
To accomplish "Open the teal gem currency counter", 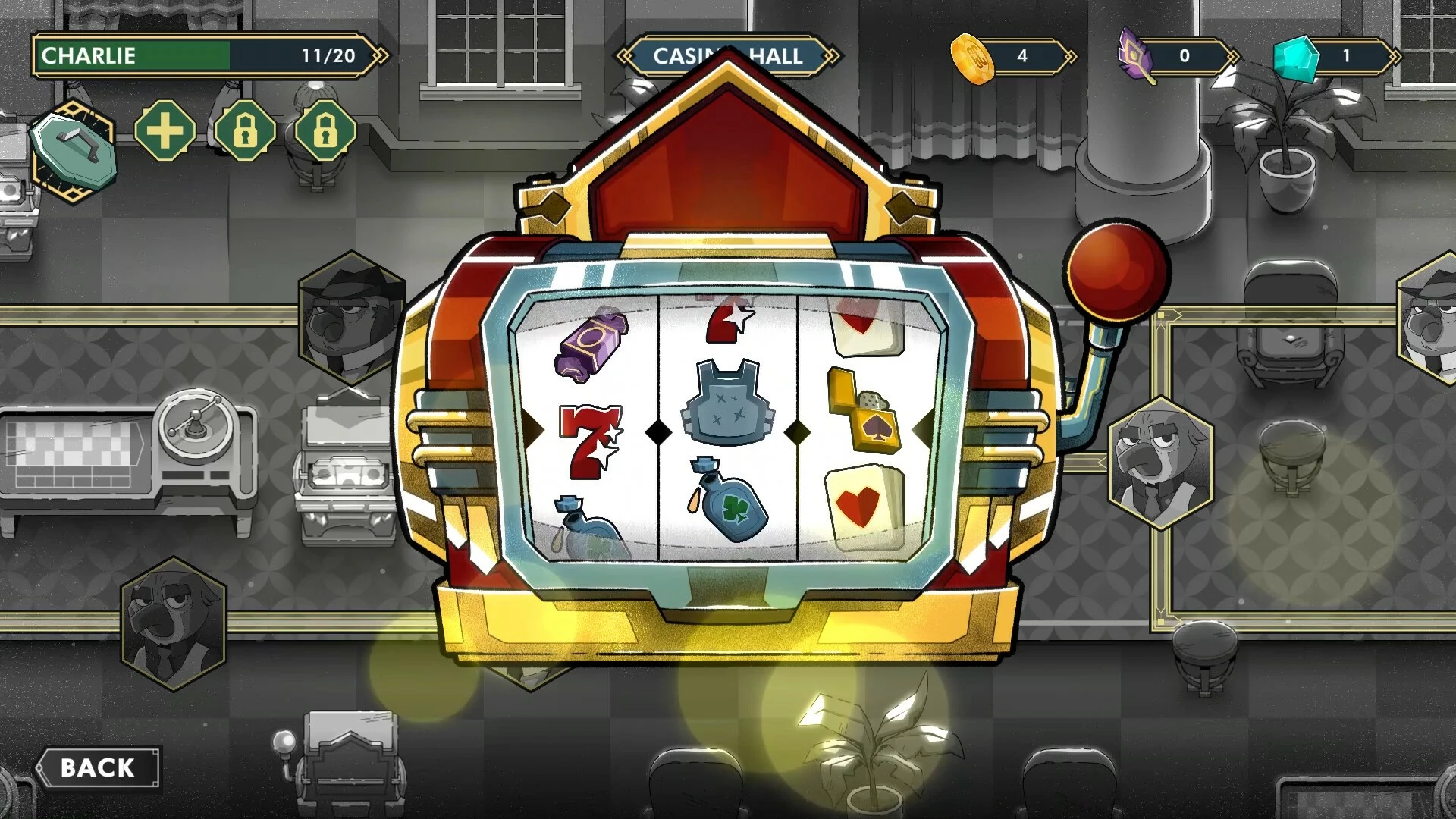I will click(x=1335, y=57).
